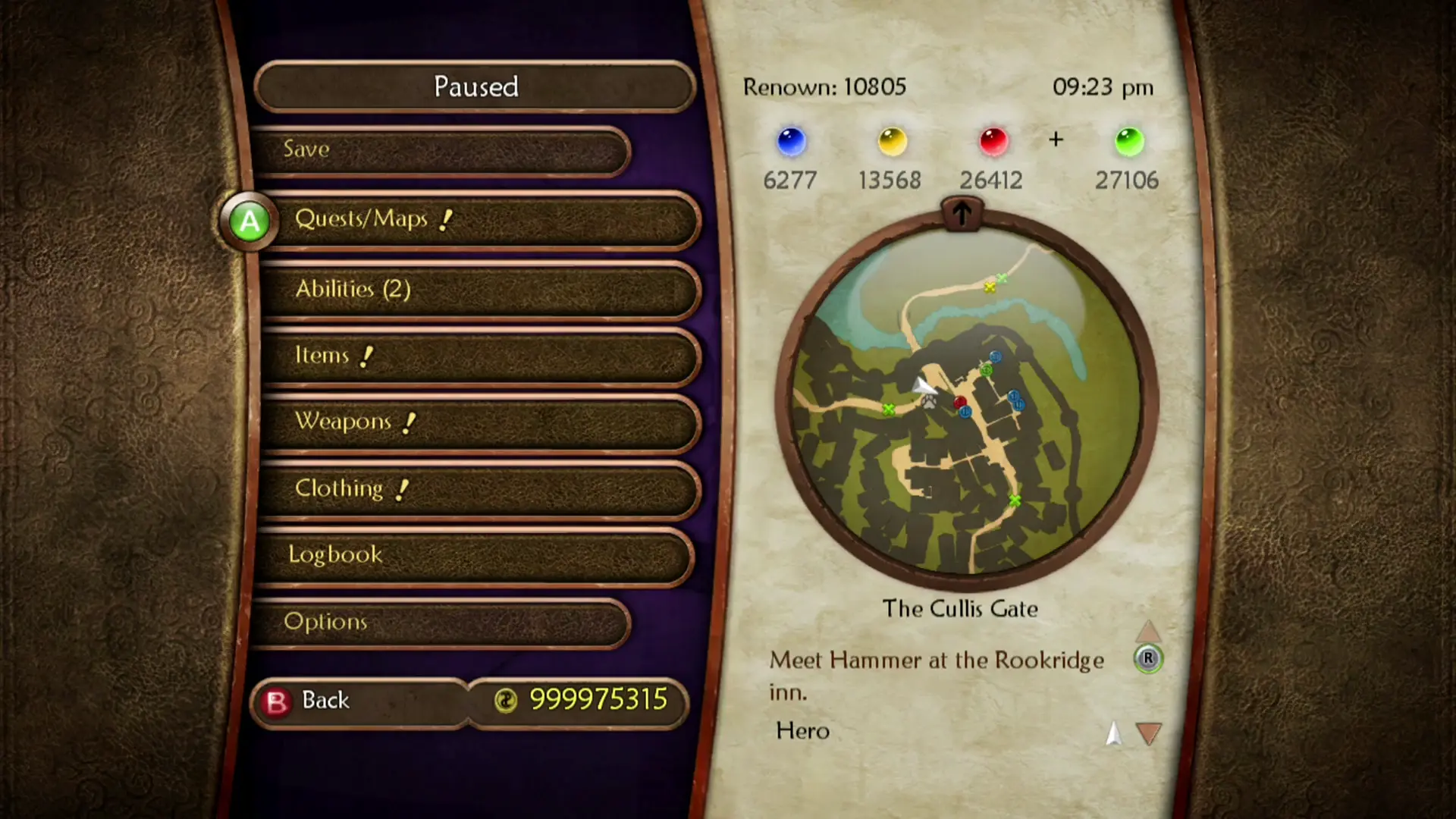Click the up arrow above the quest text
The width and height of the screenshot is (1456, 819).
click(1148, 631)
